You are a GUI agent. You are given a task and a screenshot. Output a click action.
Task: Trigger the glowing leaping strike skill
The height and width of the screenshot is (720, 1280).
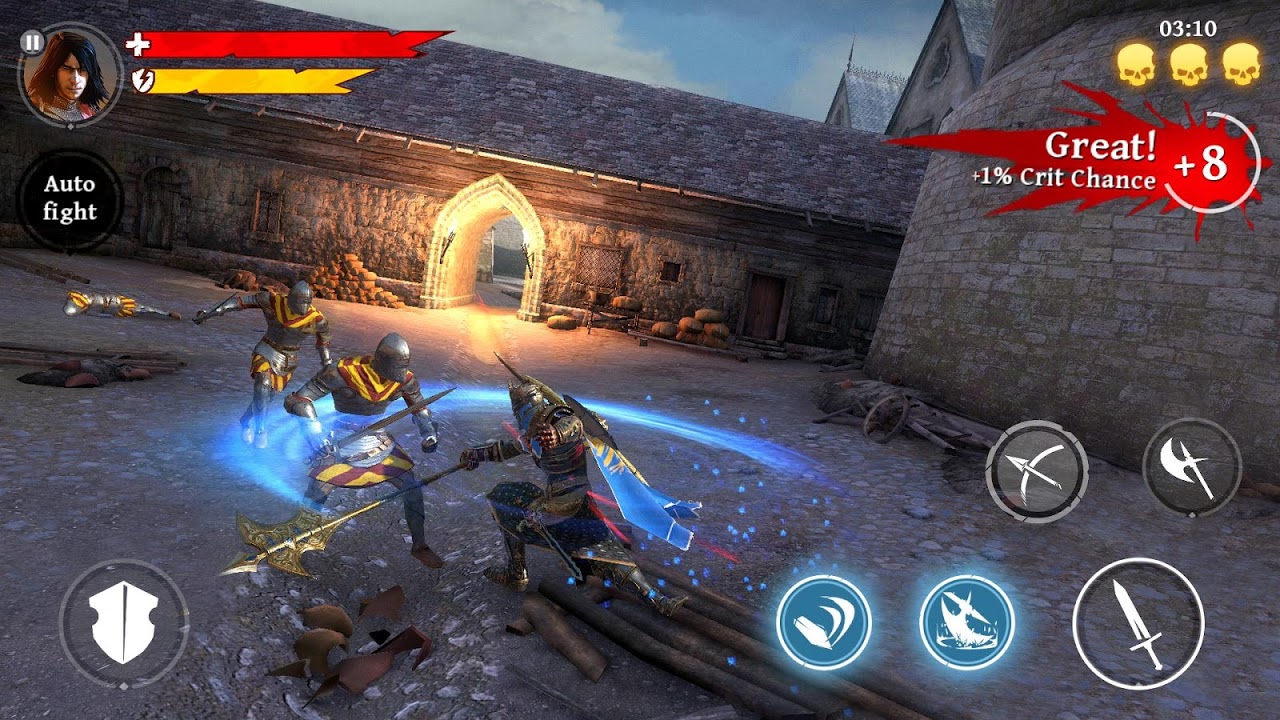click(967, 622)
